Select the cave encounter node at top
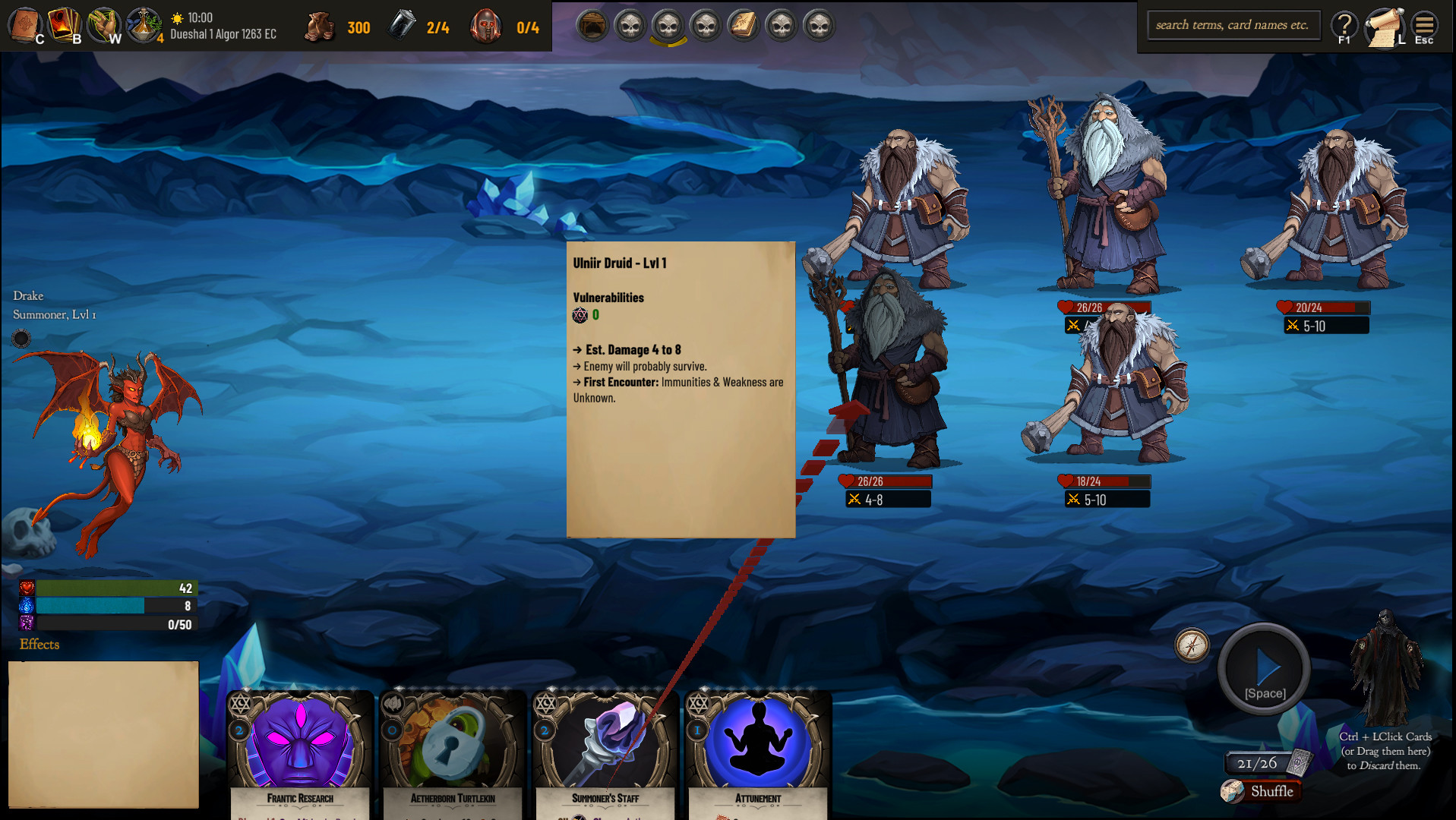This screenshot has width=1456, height=820. point(592,25)
